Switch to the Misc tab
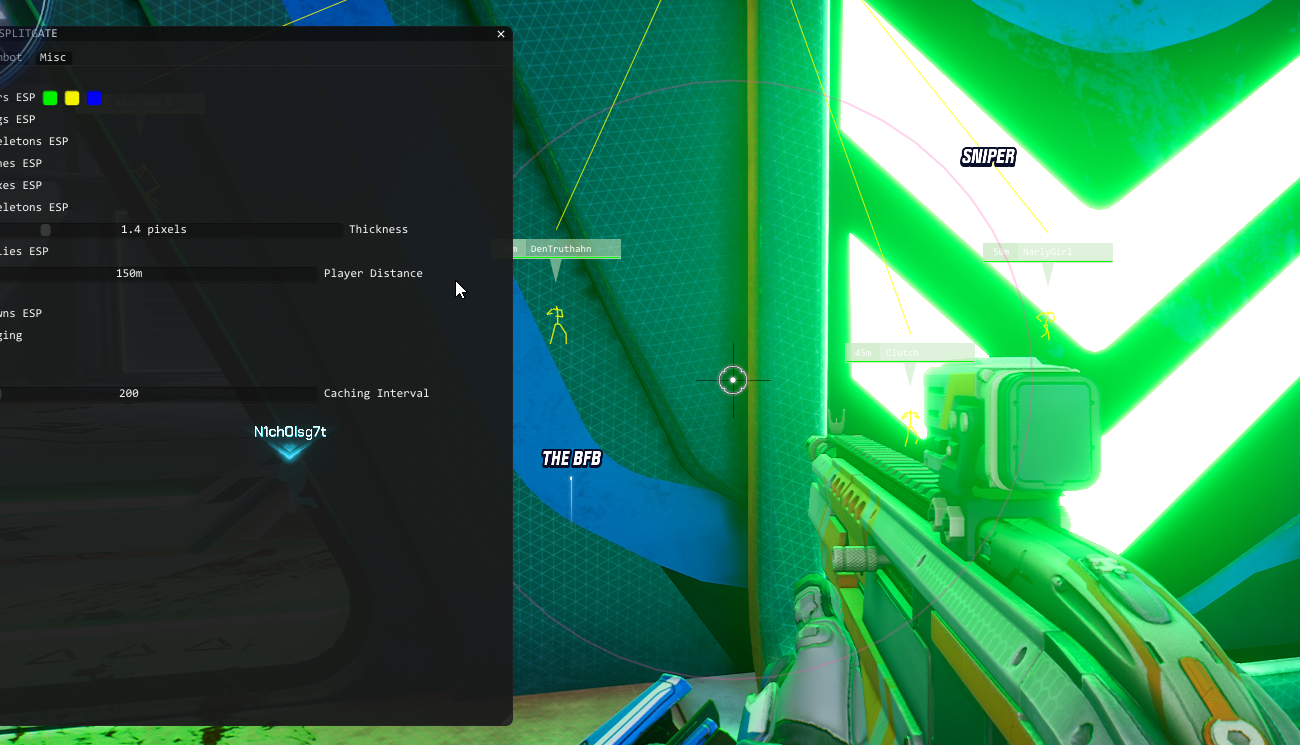Viewport: 1300px width, 745px height. point(53,57)
